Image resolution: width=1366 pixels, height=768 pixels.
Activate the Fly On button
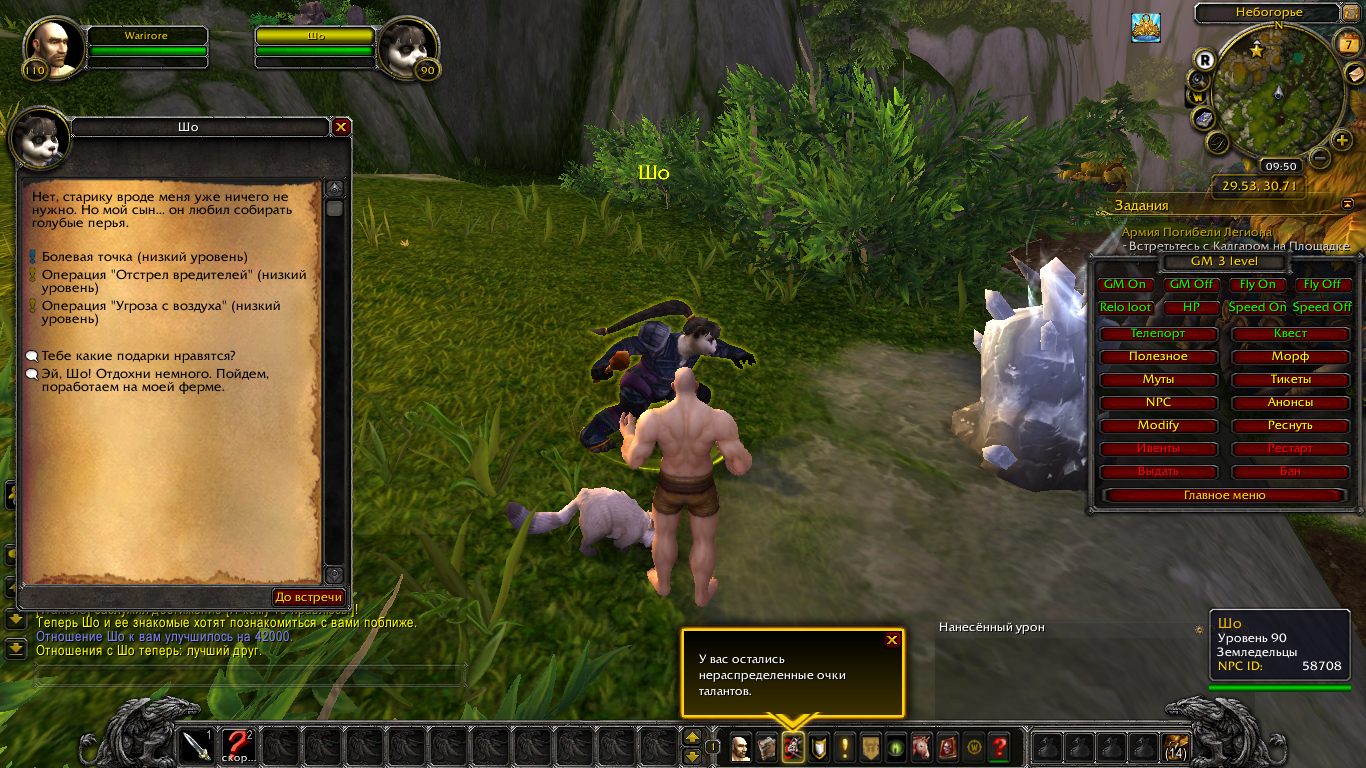pyautogui.click(x=1258, y=284)
